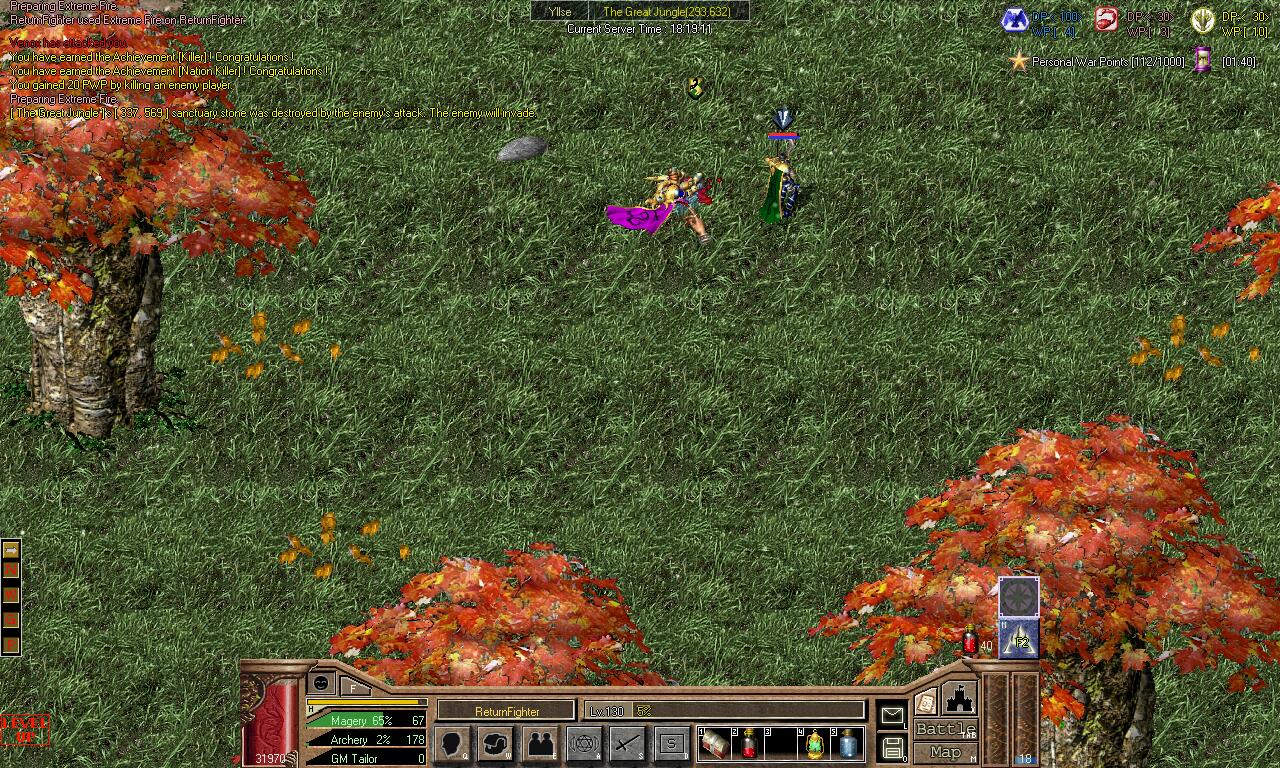Image resolution: width=1280 pixels, height=768 pixels.
Task: Select the grey circular emblem skill slot
Action: pos(1019,597)
